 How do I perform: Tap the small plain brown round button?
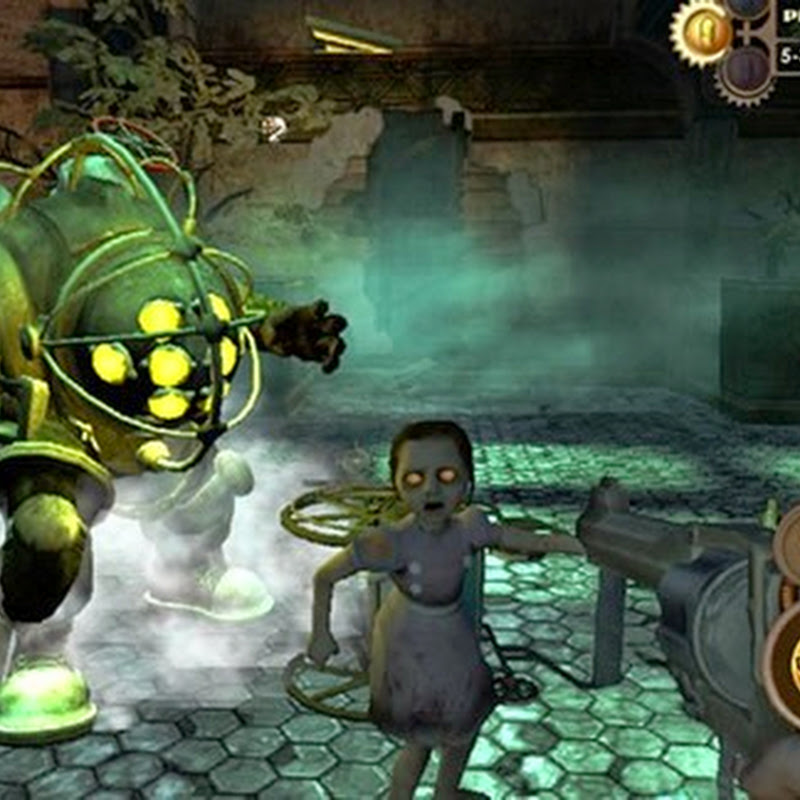tap(788, 546)
